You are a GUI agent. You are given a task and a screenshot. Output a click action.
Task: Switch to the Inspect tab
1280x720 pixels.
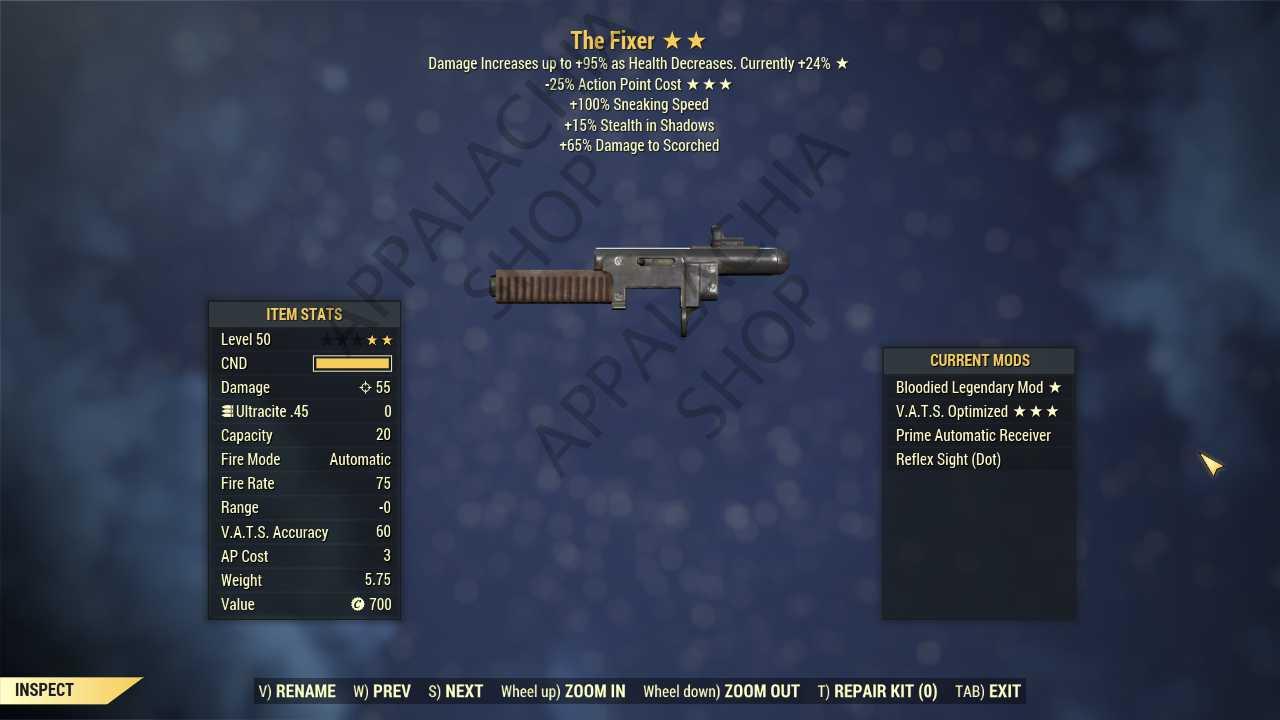[x=43, y=689]
